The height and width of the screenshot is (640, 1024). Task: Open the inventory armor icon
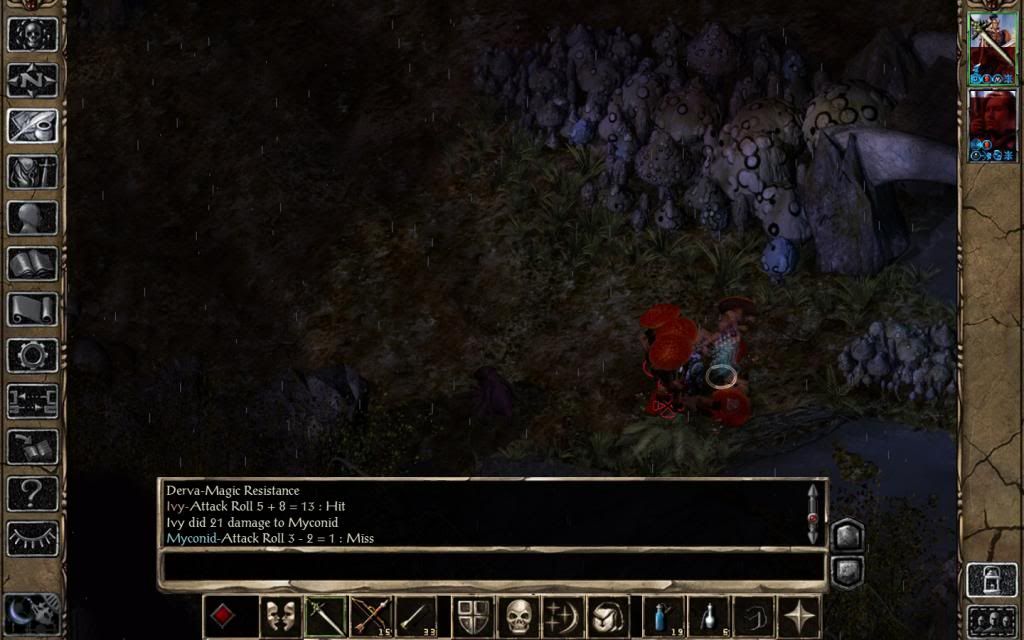pos(33,171)
